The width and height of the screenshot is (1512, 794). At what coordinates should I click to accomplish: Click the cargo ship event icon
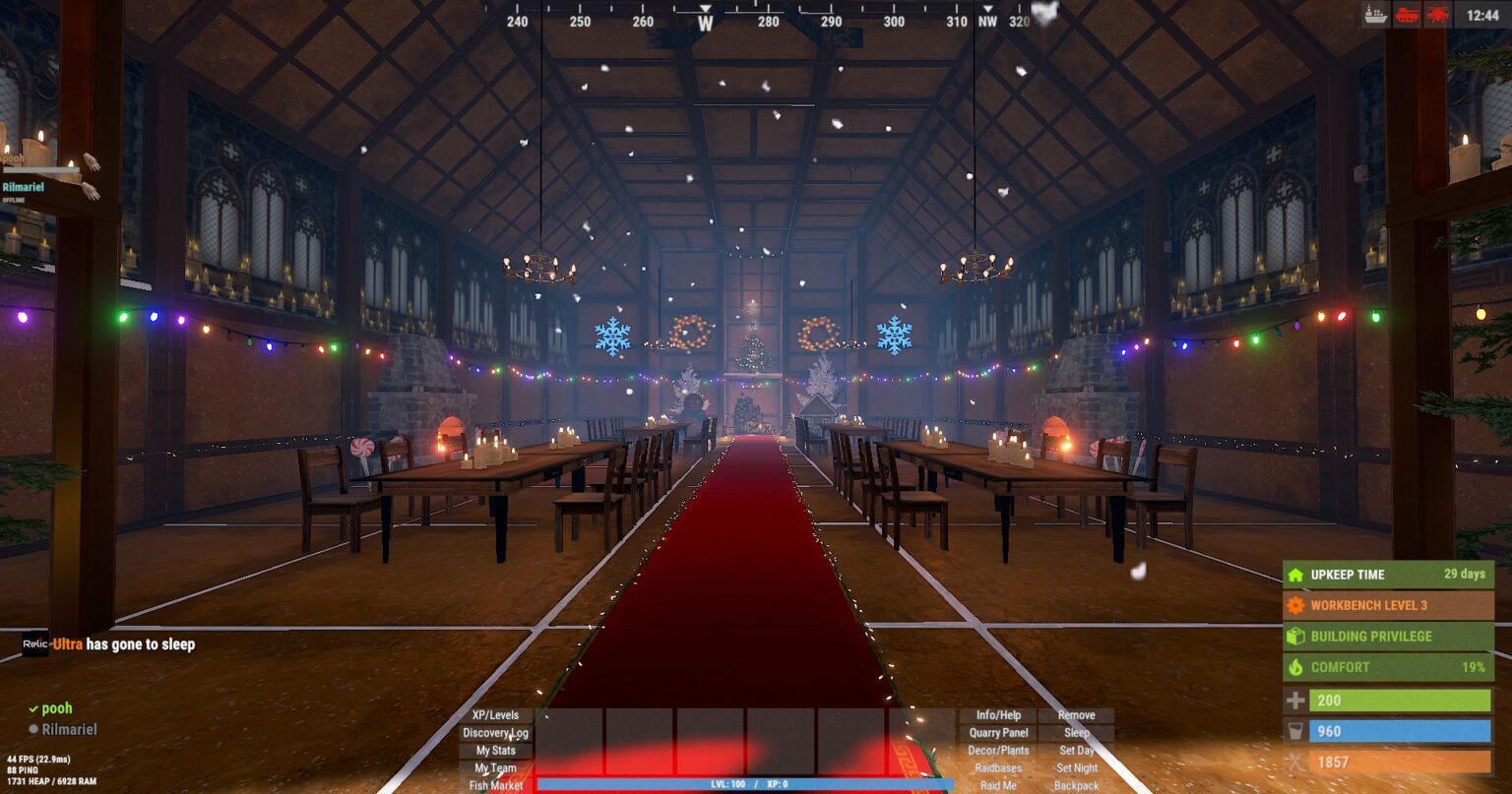pyautogui.click(x=1375, y=15)
